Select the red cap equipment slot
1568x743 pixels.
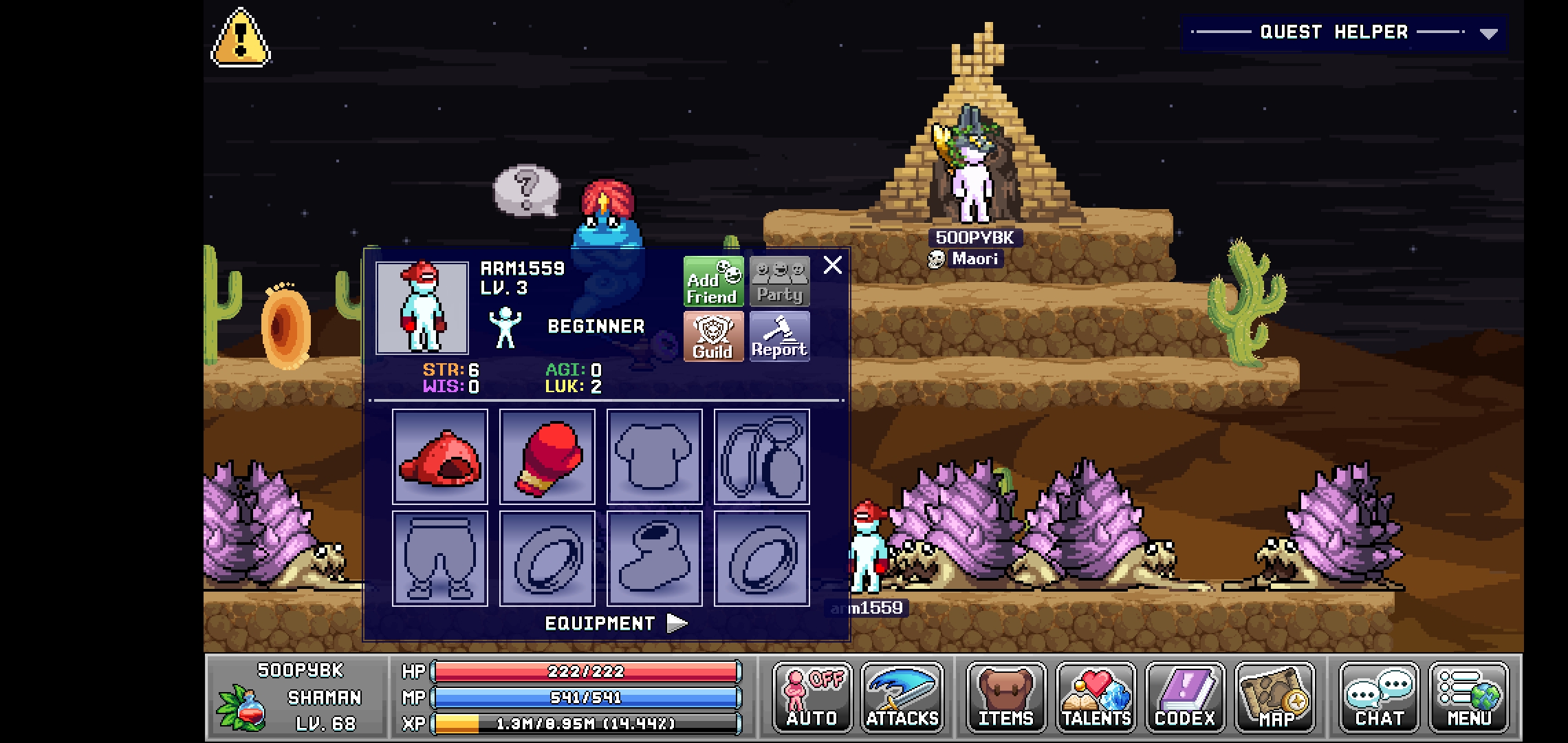[440, 457]
